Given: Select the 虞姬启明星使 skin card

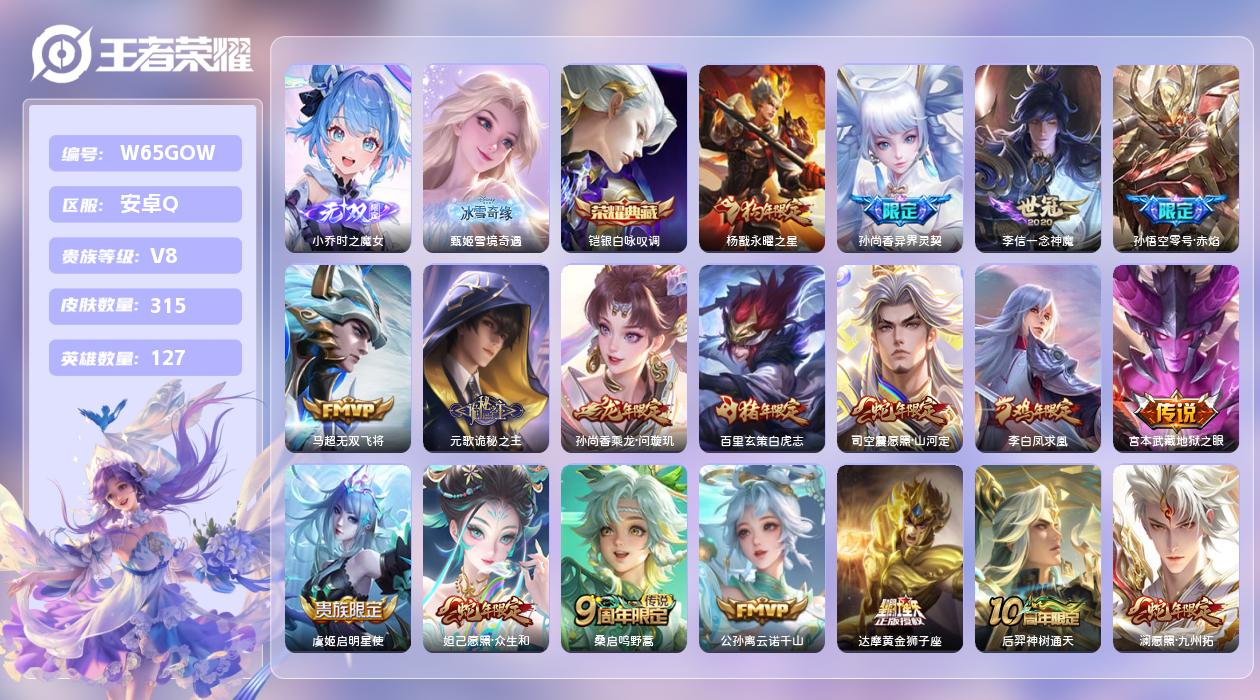Looking at the screenshot, I should (x=348, y=558).
